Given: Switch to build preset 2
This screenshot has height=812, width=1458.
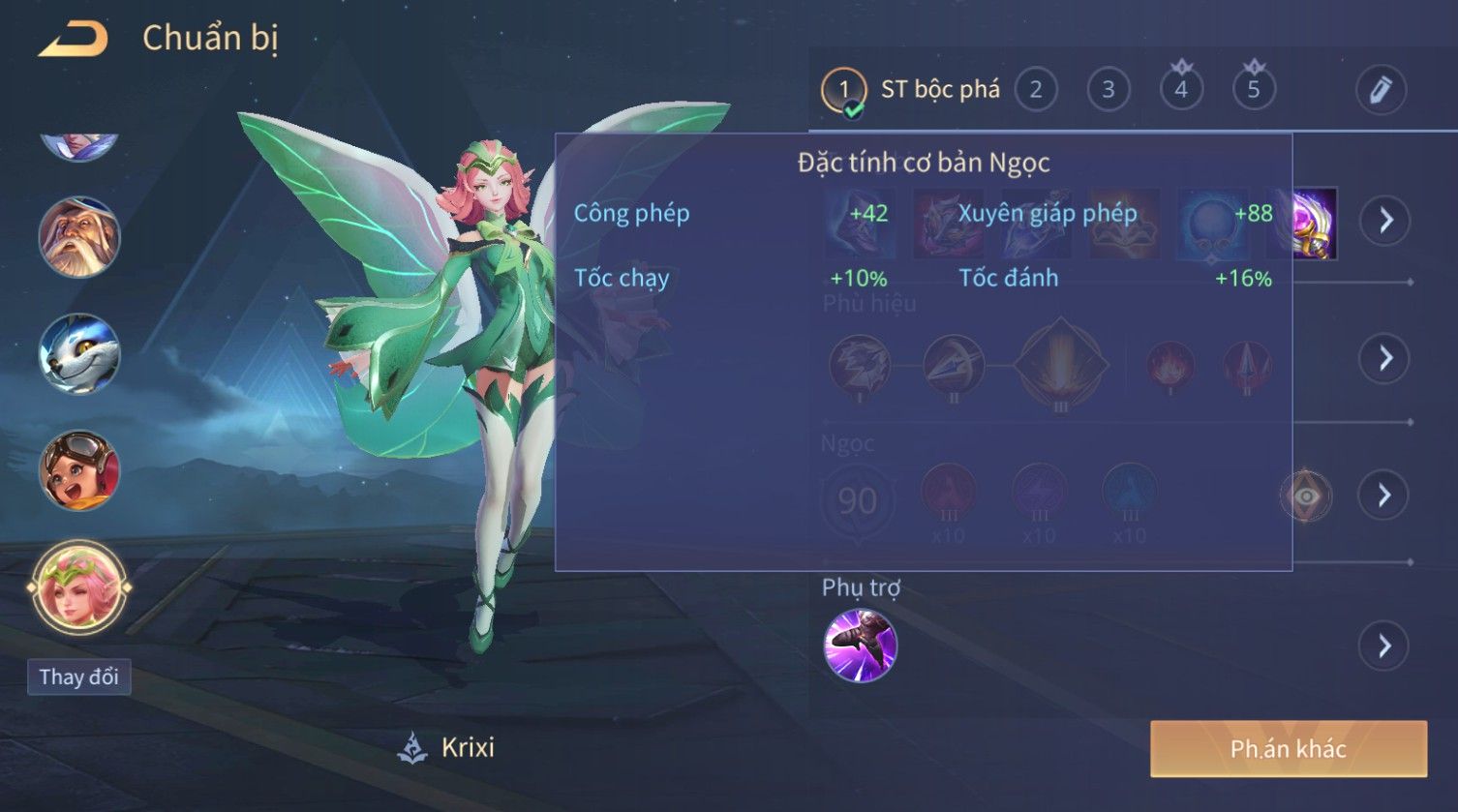Looking at the screenshot, I should coord(1036,91).
